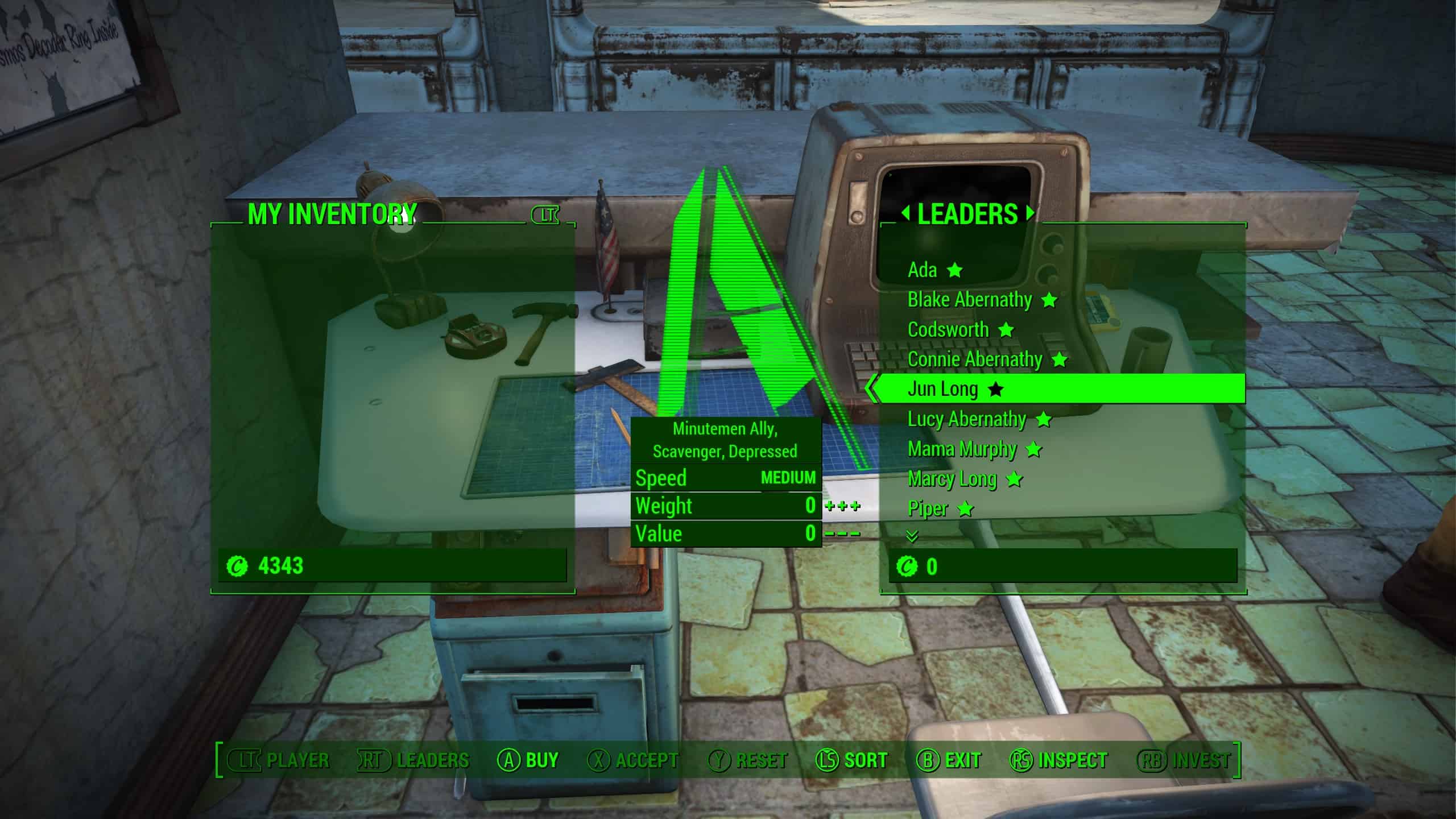This screenshot has height=819, width=1456.
Task: Inspect the selected leader
Action: point(1059,760)
